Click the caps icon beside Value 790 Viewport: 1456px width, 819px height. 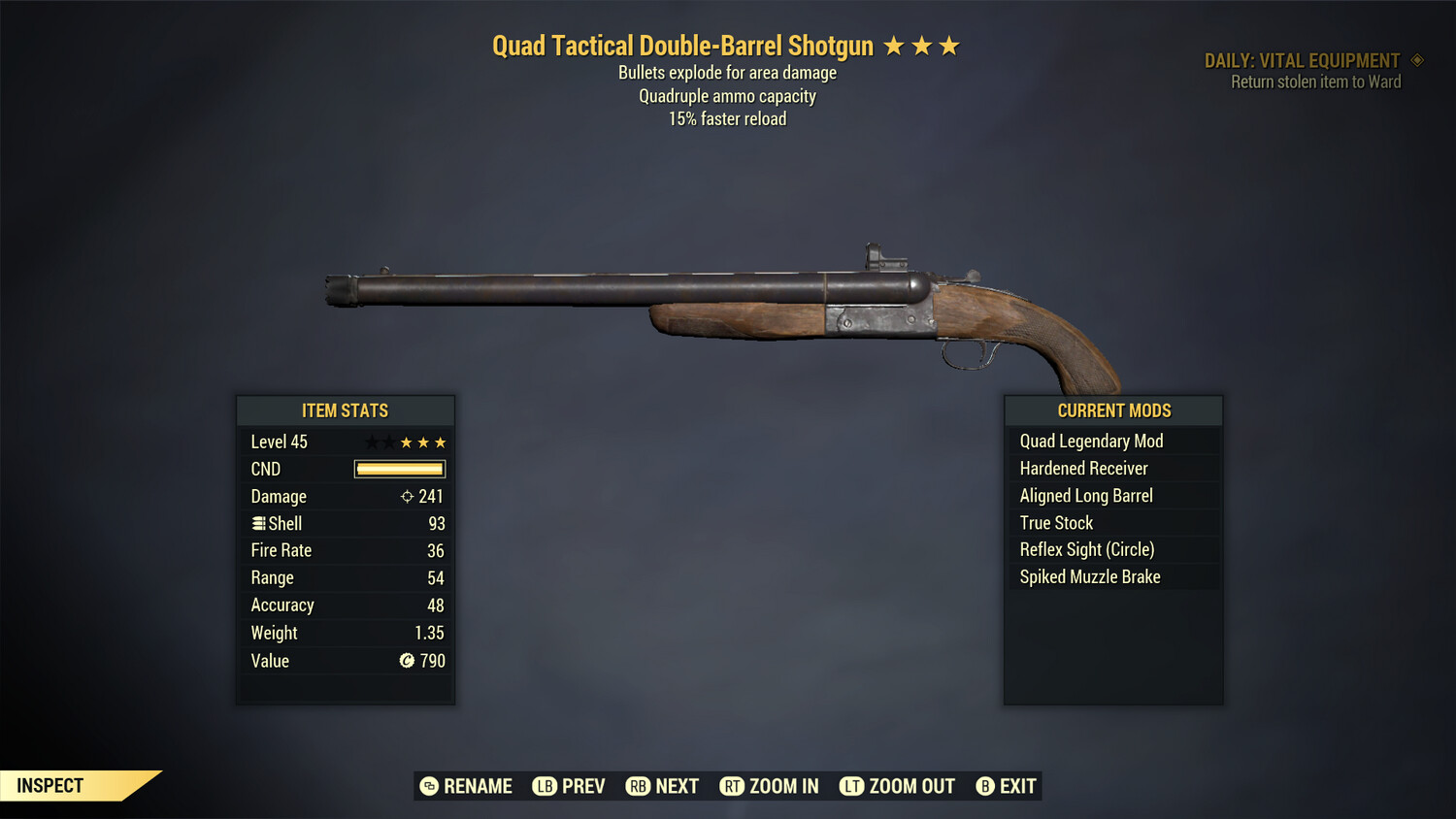(x=408, y=661)
